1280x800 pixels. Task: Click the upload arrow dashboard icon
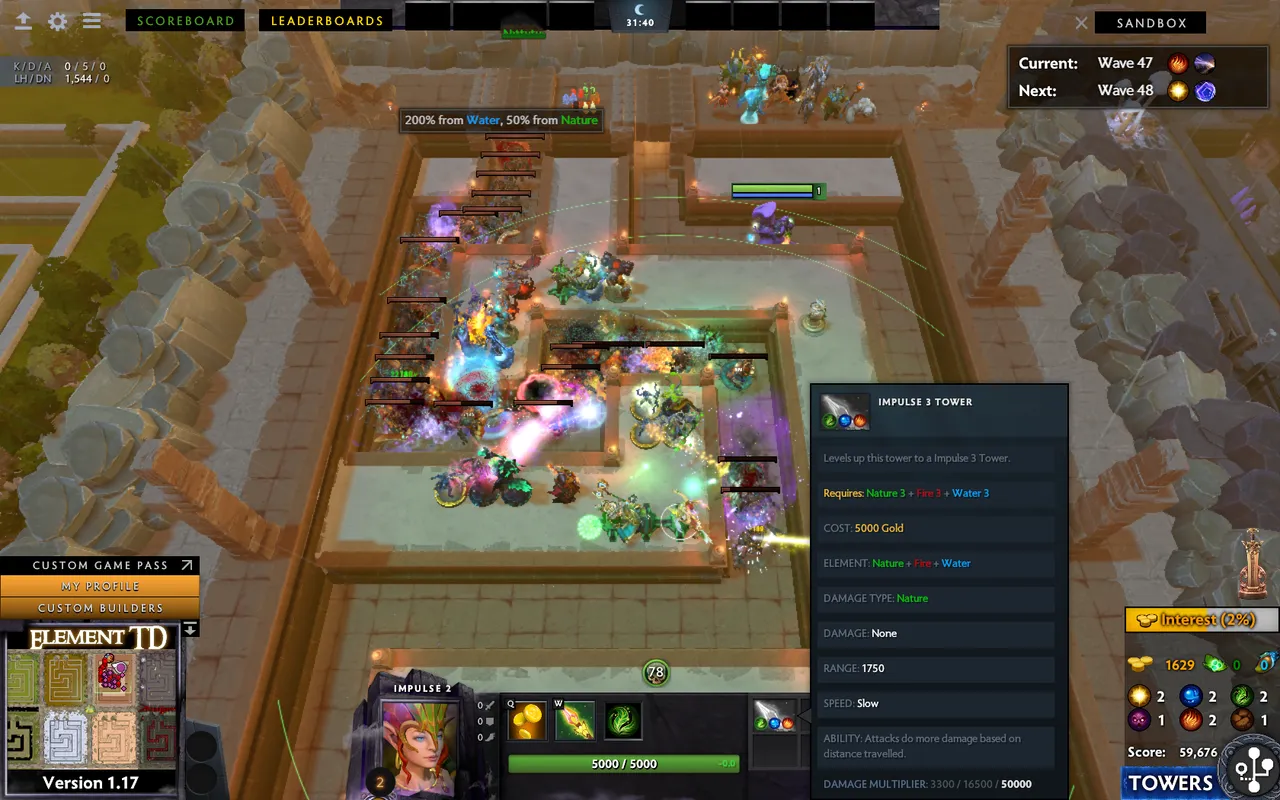[22, 21]
